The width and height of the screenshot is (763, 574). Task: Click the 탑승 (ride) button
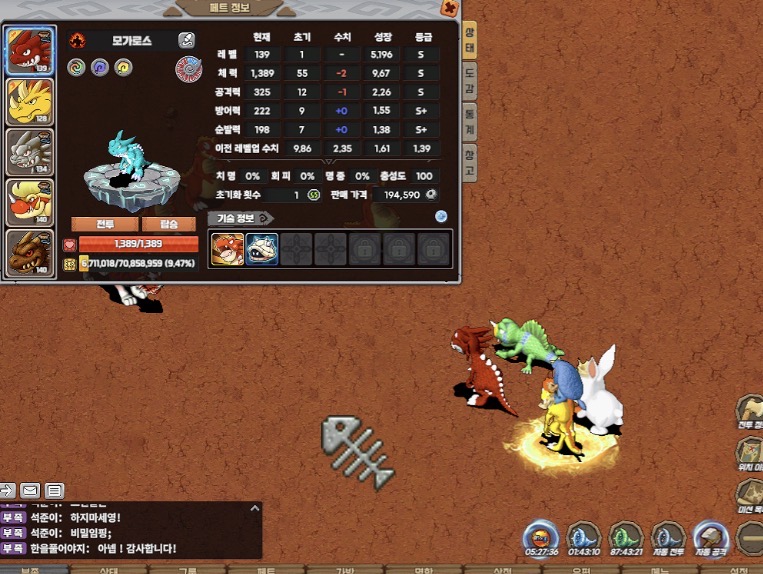click(x=168, y=224)
